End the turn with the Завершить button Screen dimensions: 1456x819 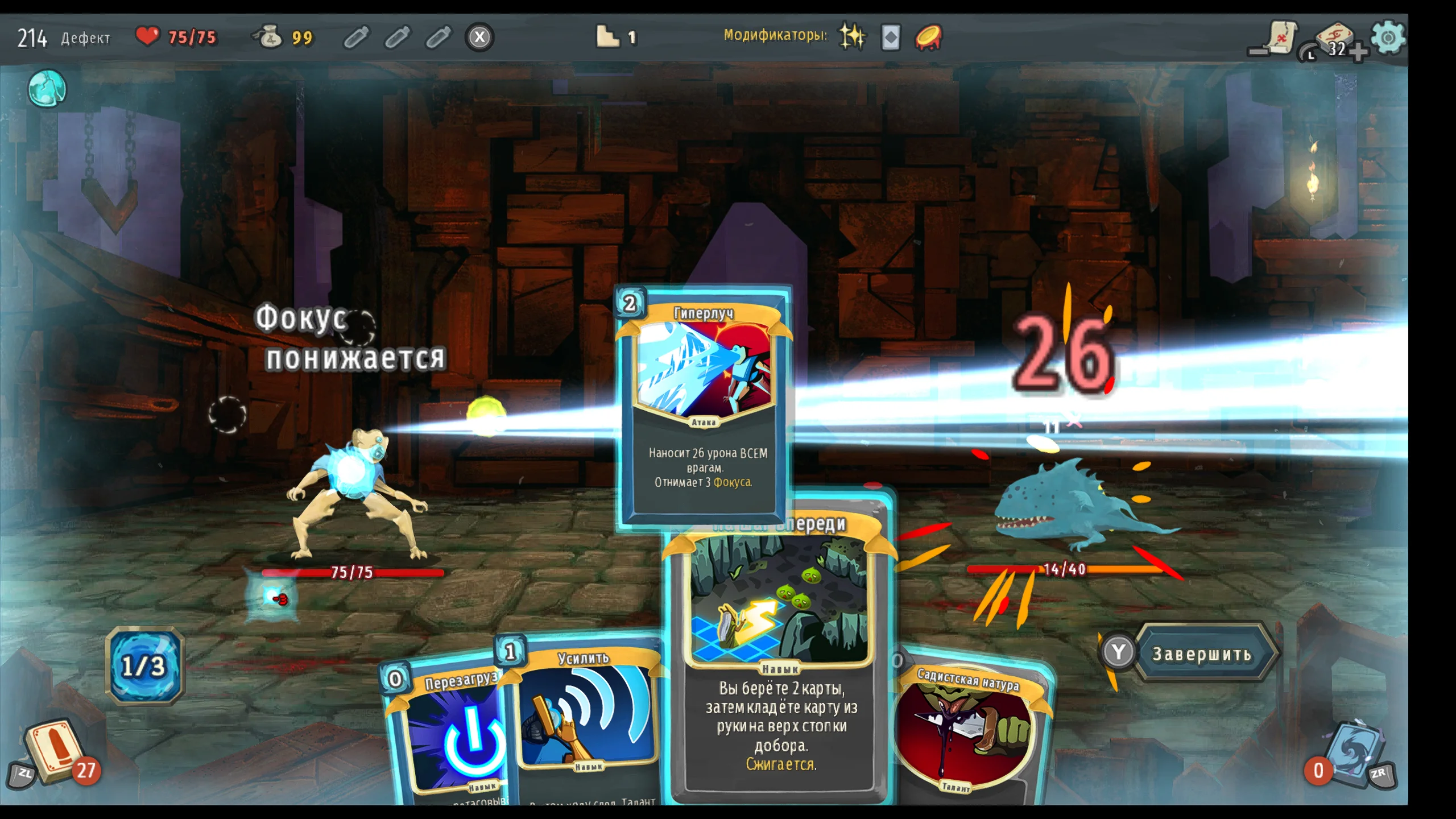tap(1201, 654)
